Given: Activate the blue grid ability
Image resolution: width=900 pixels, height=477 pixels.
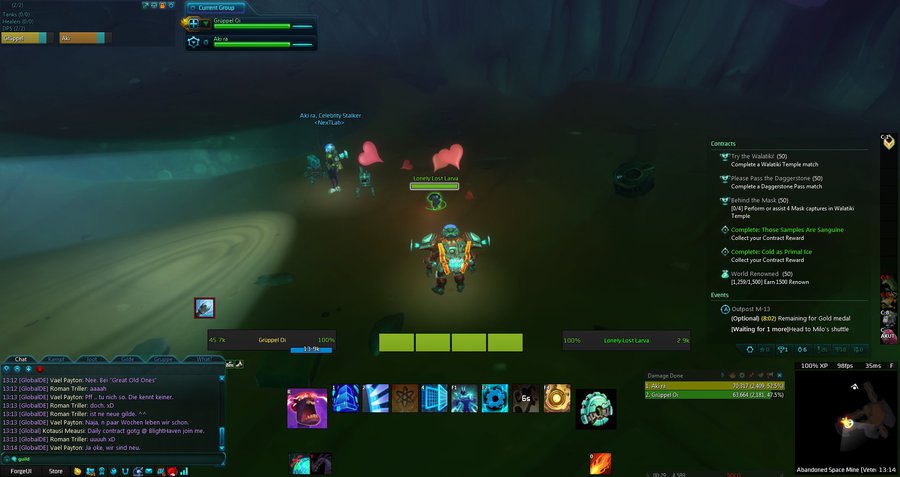Looking at the screenshot, I should click(x=434, y=398).
